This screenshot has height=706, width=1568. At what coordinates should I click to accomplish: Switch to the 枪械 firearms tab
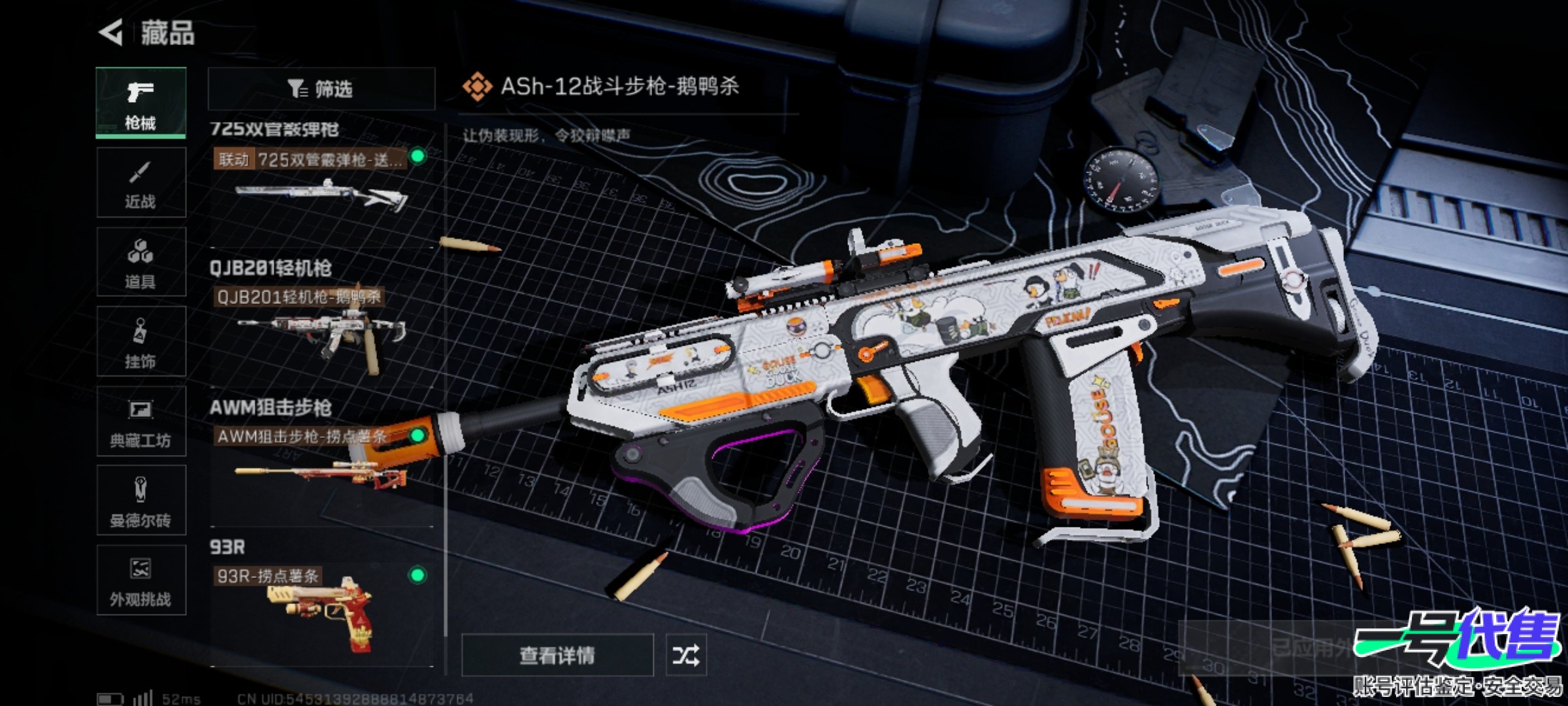[x=140, y=103]
